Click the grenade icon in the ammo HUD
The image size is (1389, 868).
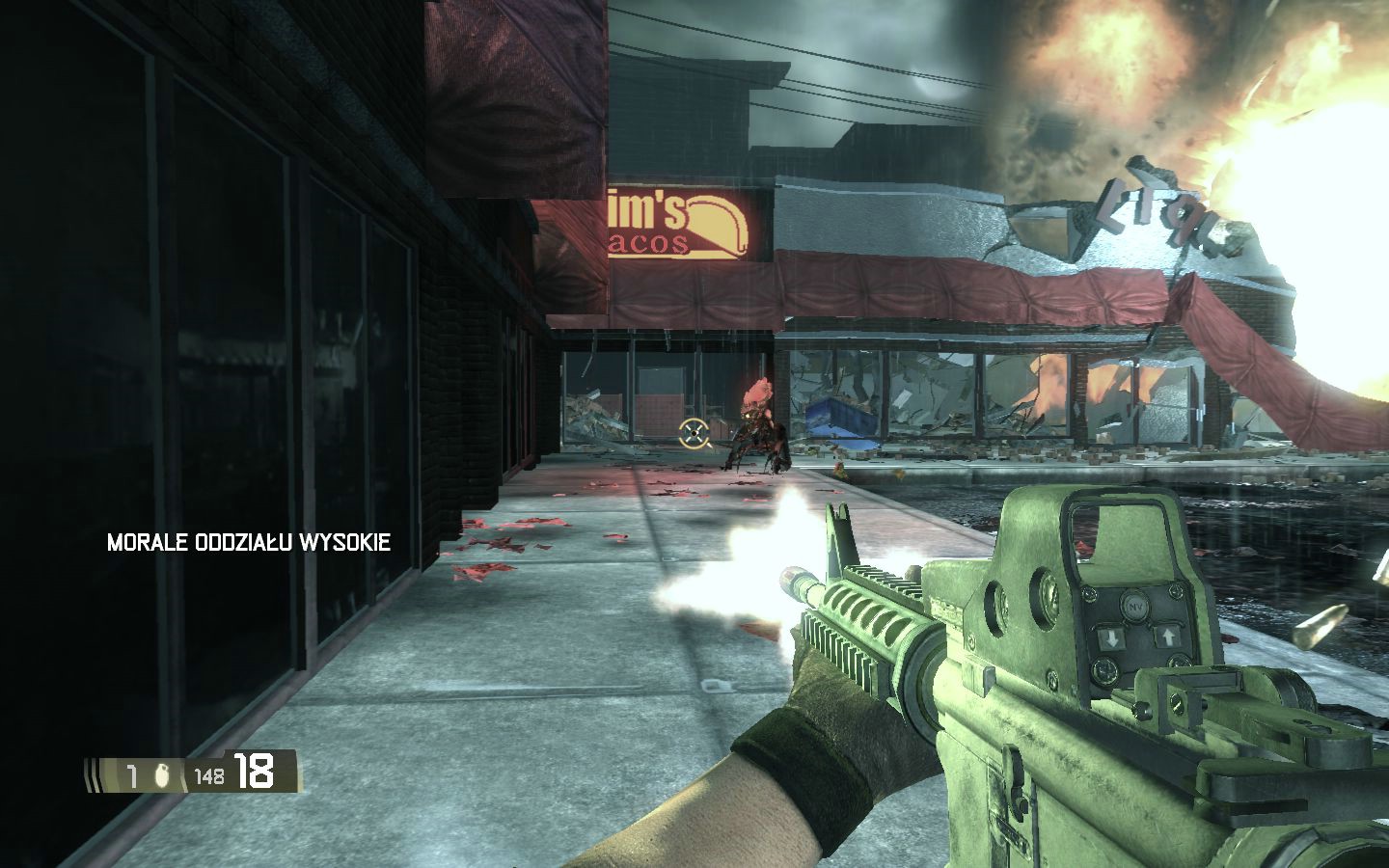point(162,774)
